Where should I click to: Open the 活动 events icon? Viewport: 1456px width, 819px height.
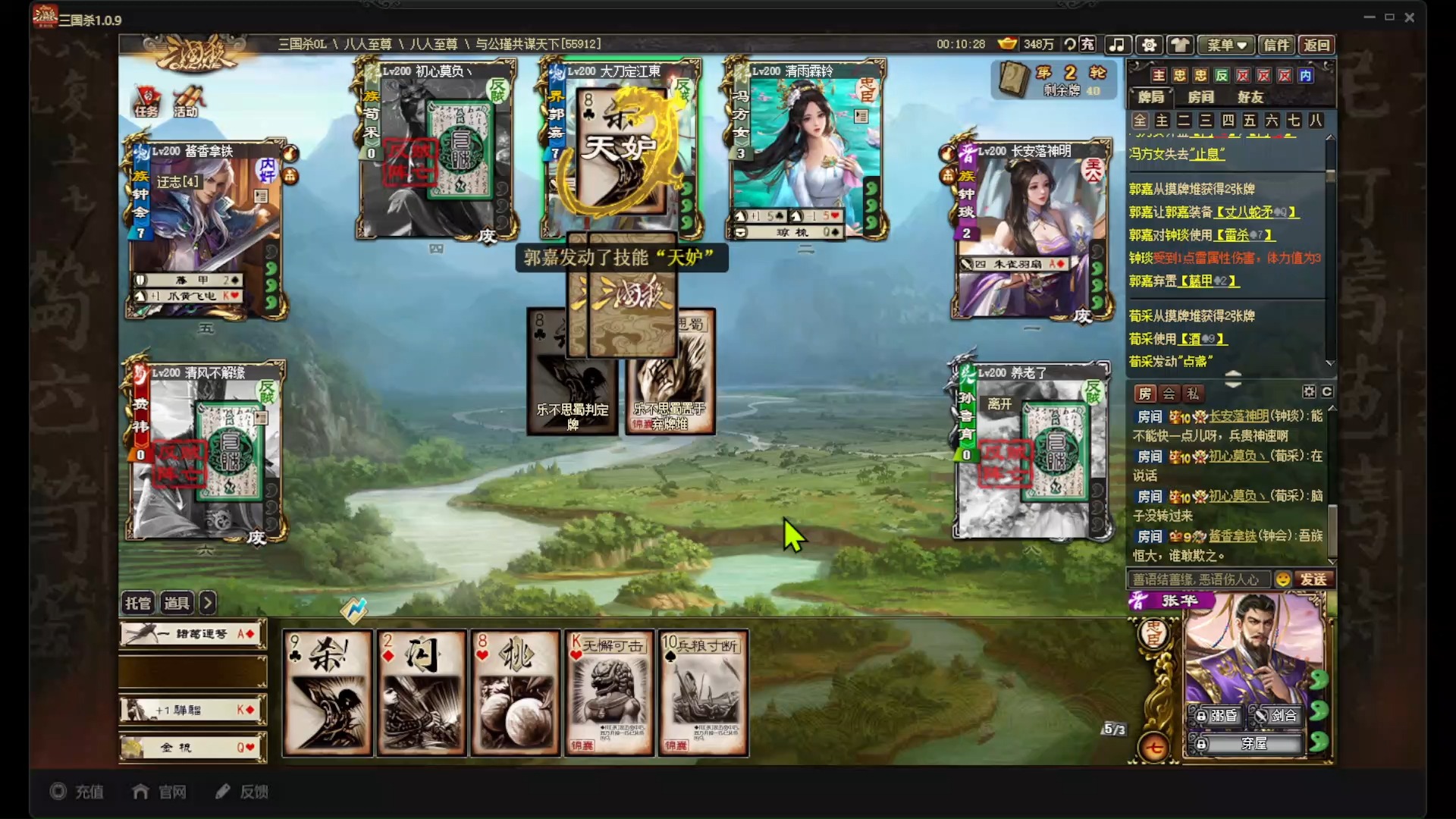[187, 102]
